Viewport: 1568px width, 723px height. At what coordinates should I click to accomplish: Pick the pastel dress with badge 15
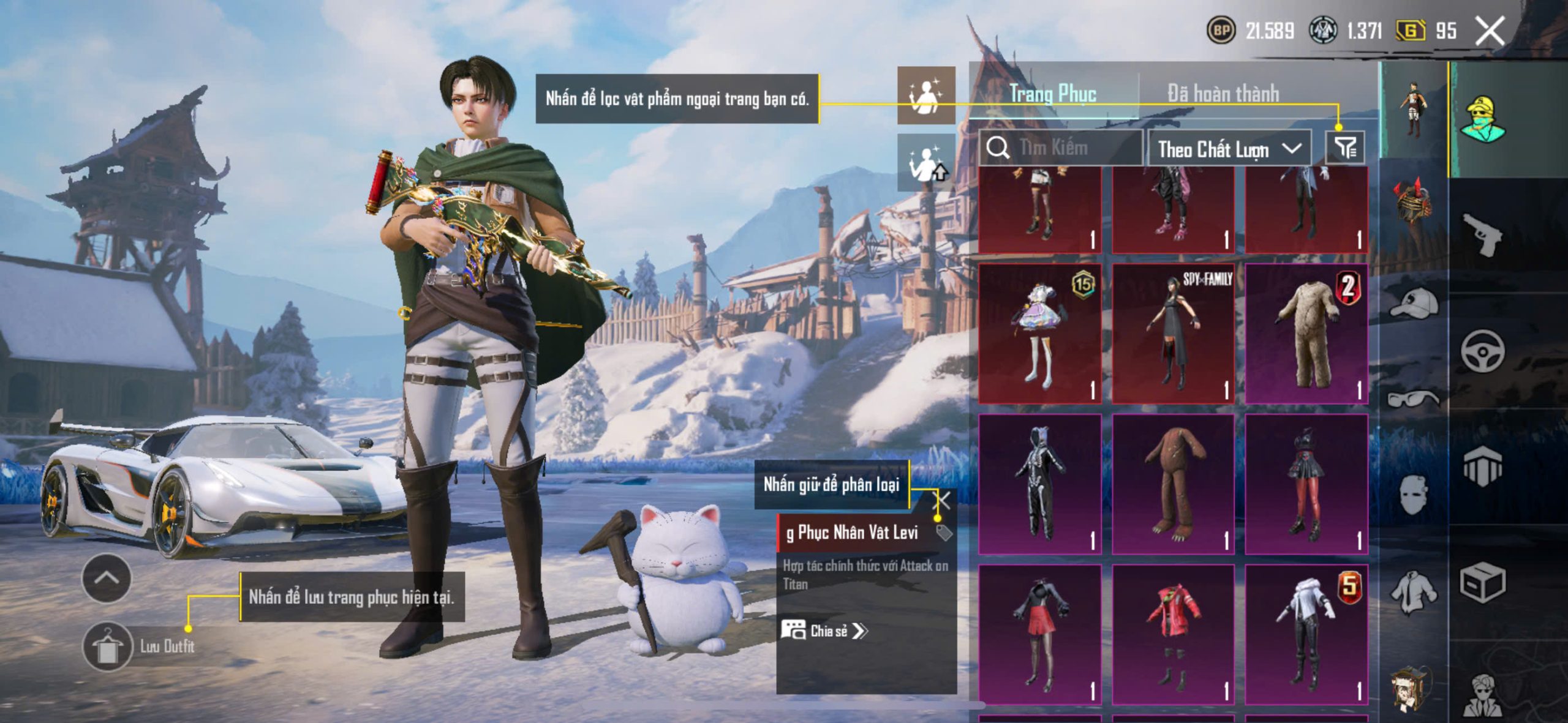point(1040,334)
